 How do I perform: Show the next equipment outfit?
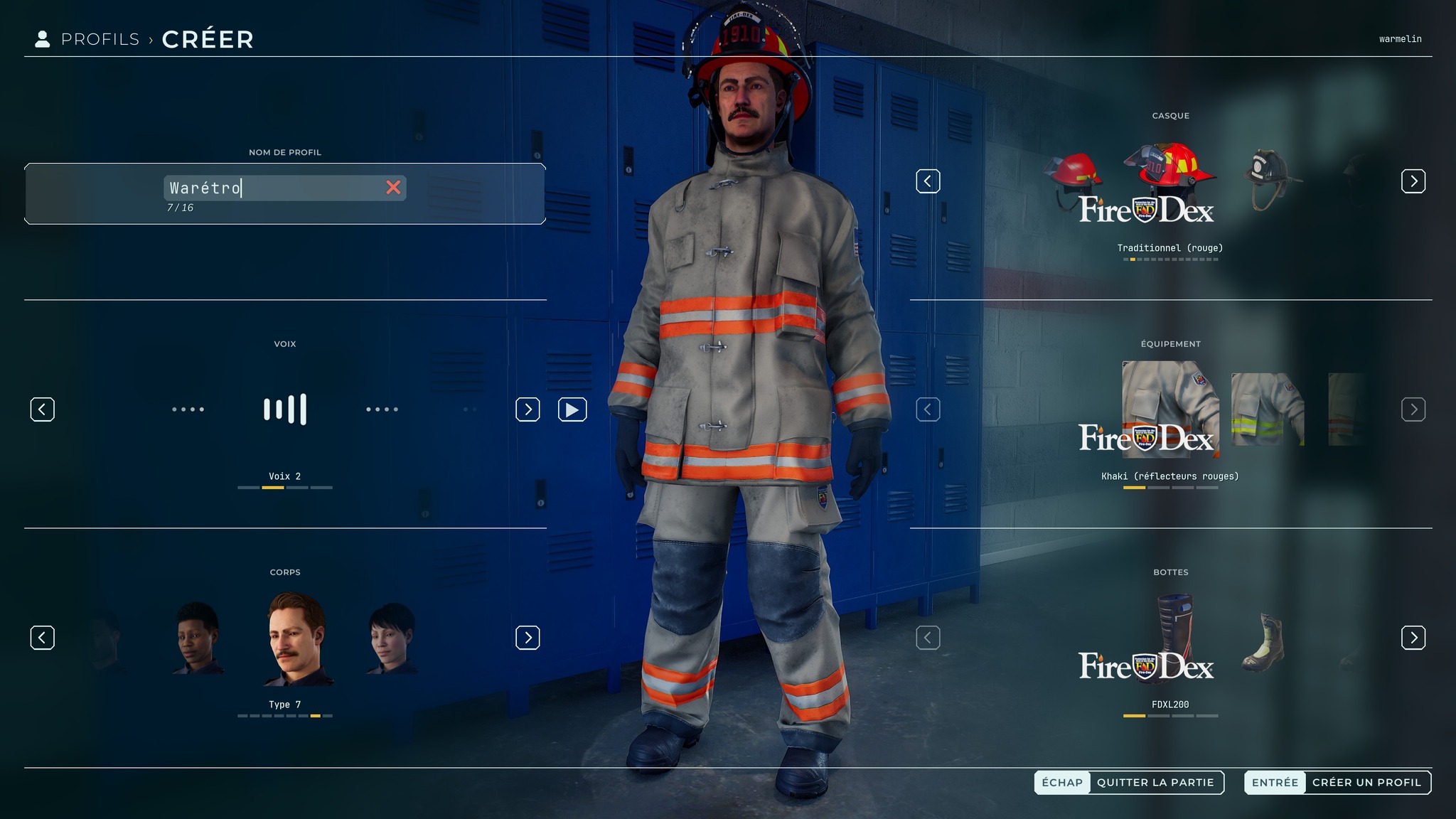click(1413, 409)
